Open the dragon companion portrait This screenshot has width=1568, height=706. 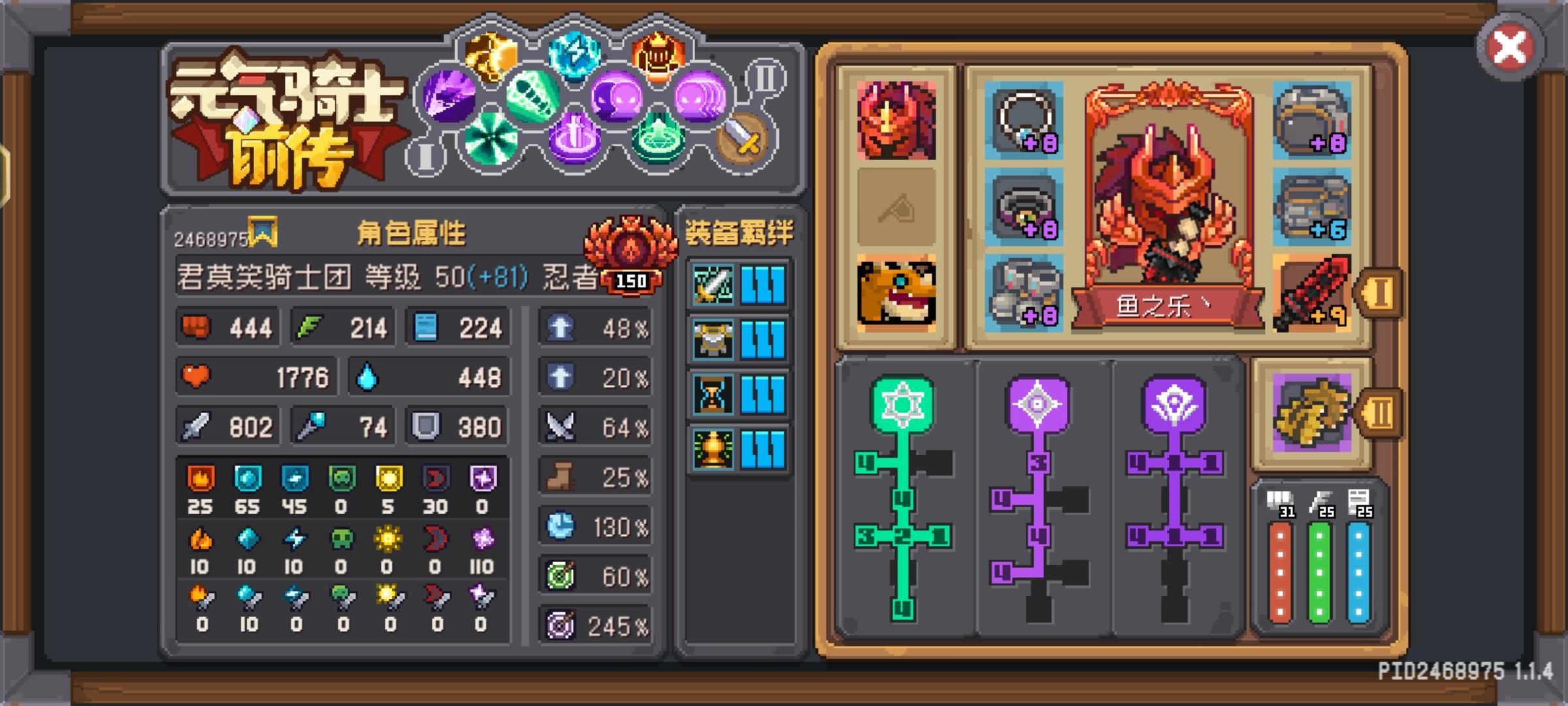point(898,121)
